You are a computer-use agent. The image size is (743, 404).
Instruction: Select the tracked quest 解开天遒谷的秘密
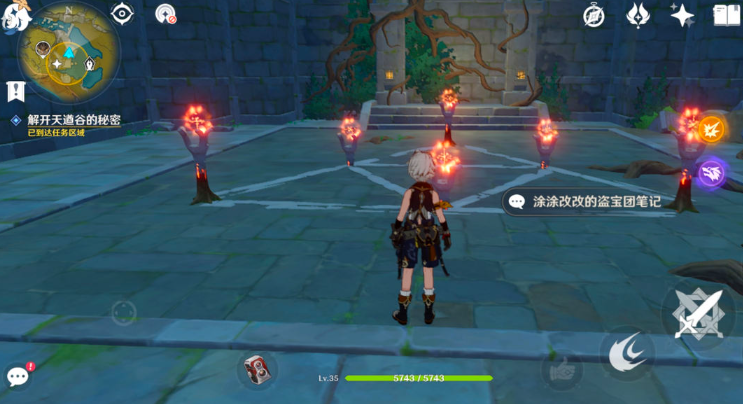[73, 120]
